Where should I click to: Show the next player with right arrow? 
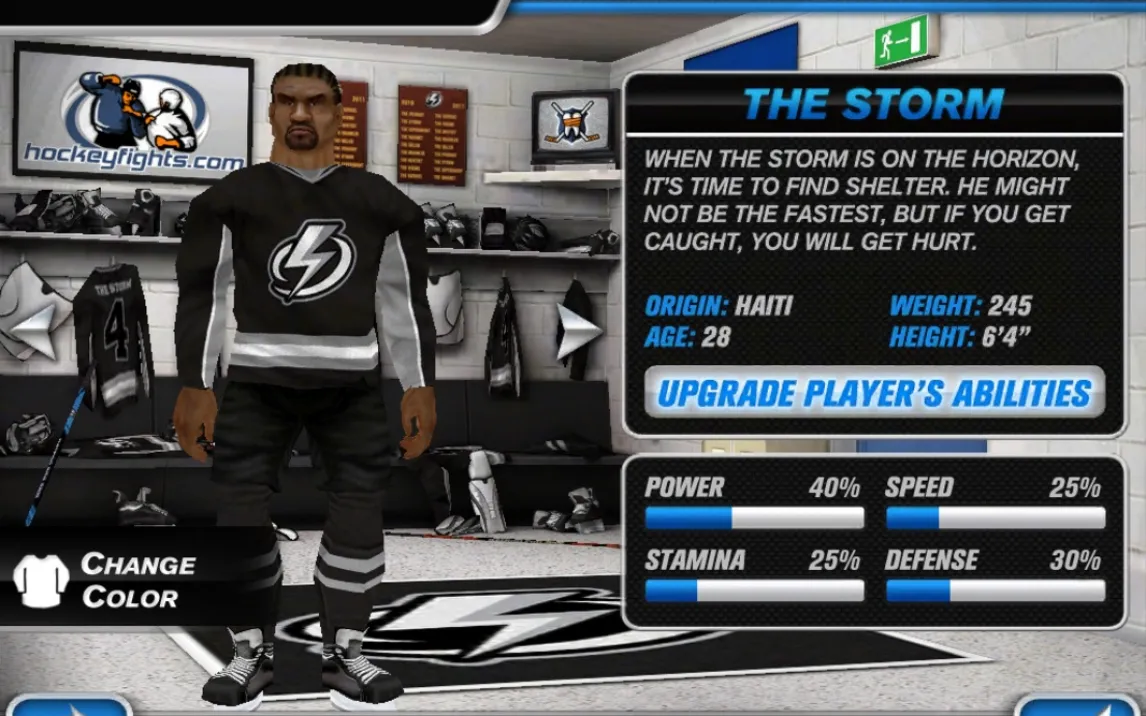click(577, 331)
